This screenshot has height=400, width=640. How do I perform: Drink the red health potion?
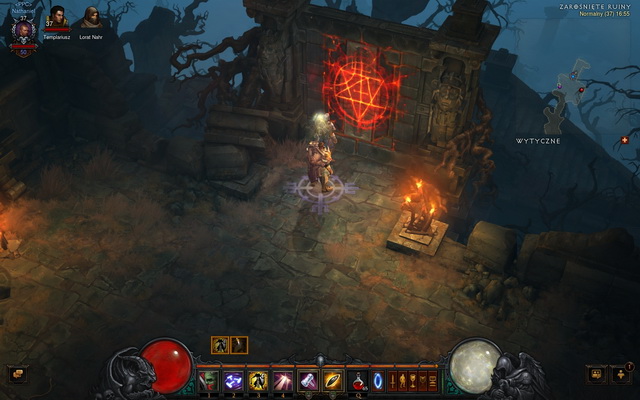(x=357, y=380)
